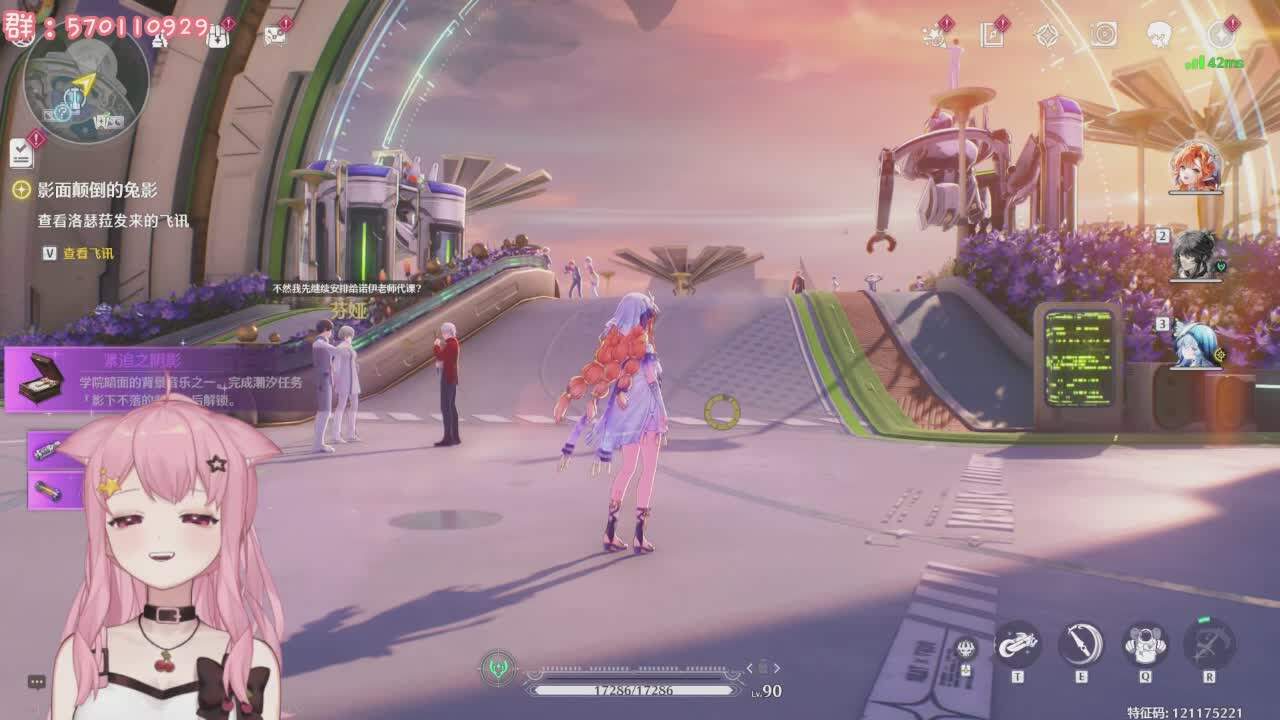Open the square guidebook icon with alert badge

(x=992, y=34)
